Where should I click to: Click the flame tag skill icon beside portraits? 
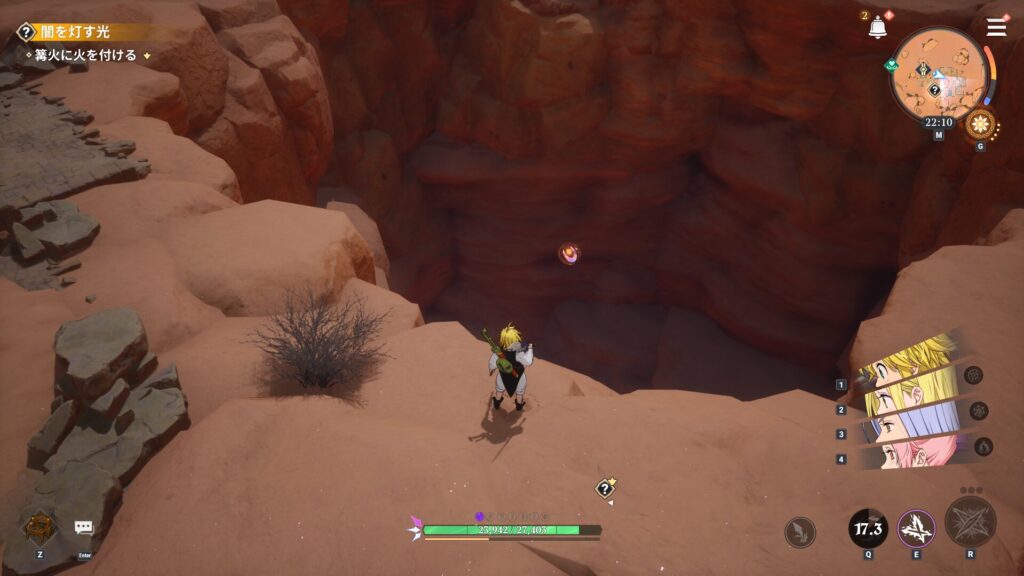(x=983, y=446)
